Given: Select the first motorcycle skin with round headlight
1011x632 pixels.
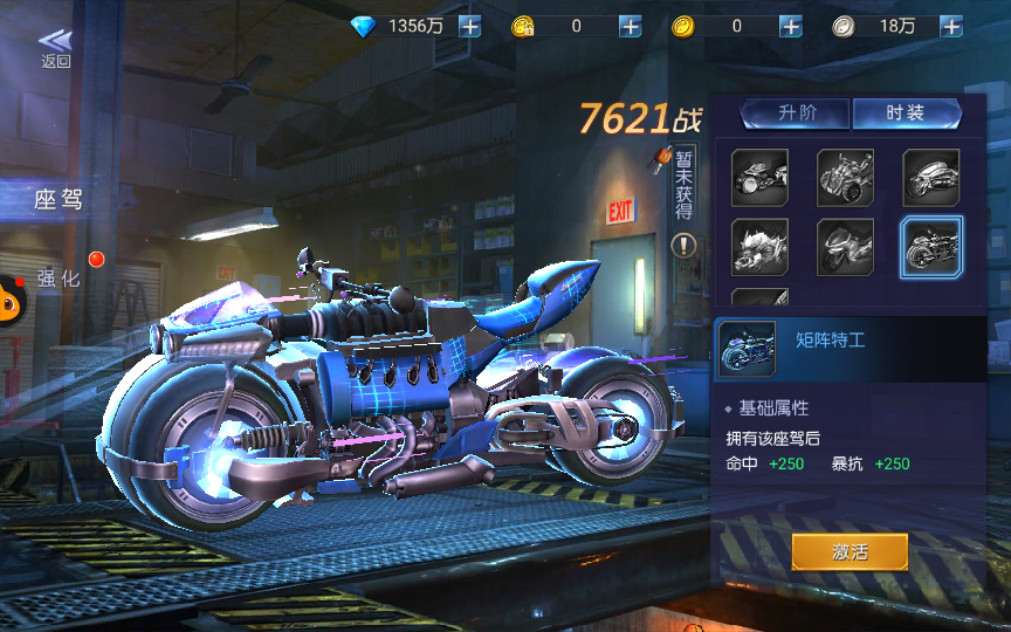Looking at the screenshot, I should tap(760, 178).
